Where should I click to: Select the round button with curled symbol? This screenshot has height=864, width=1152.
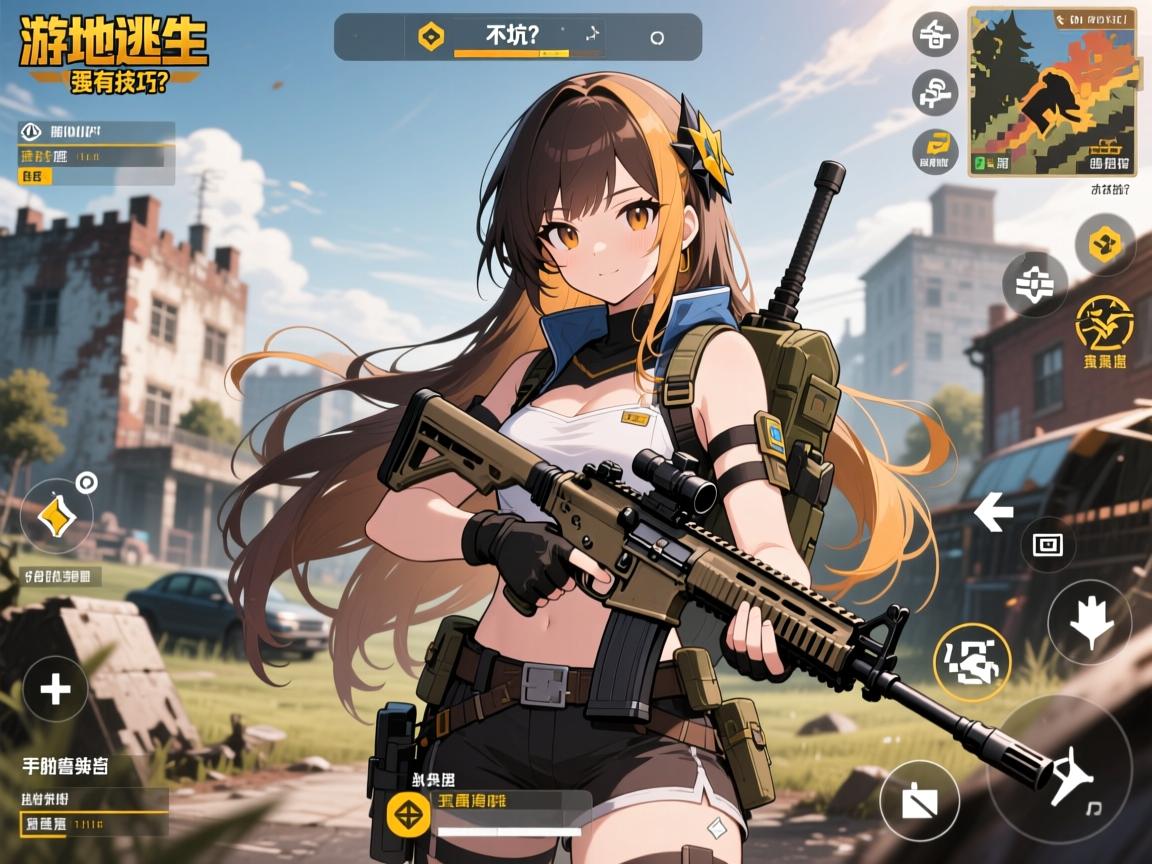coord(935,92)
